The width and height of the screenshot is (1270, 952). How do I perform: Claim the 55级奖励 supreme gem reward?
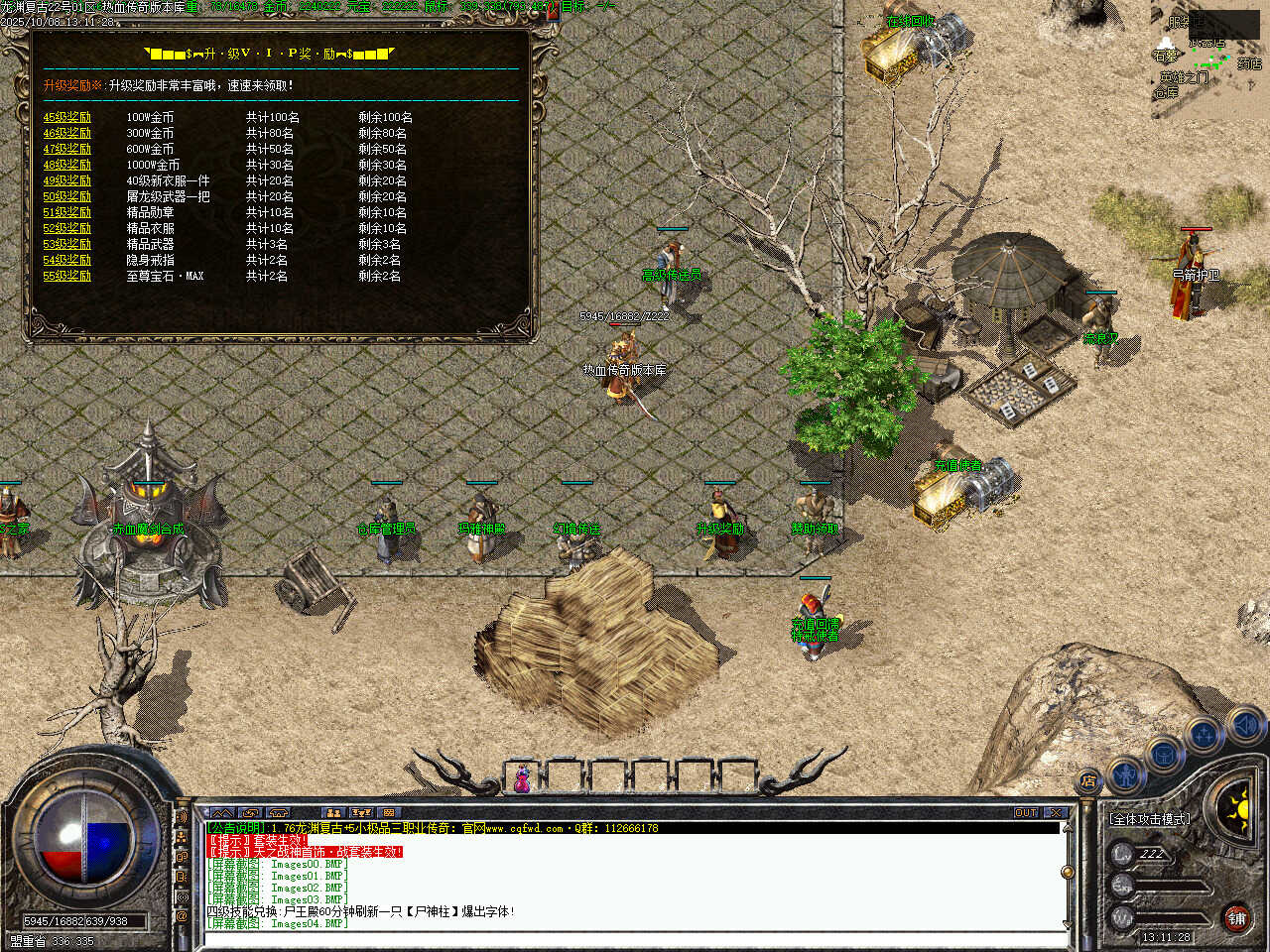pos(66,276)
